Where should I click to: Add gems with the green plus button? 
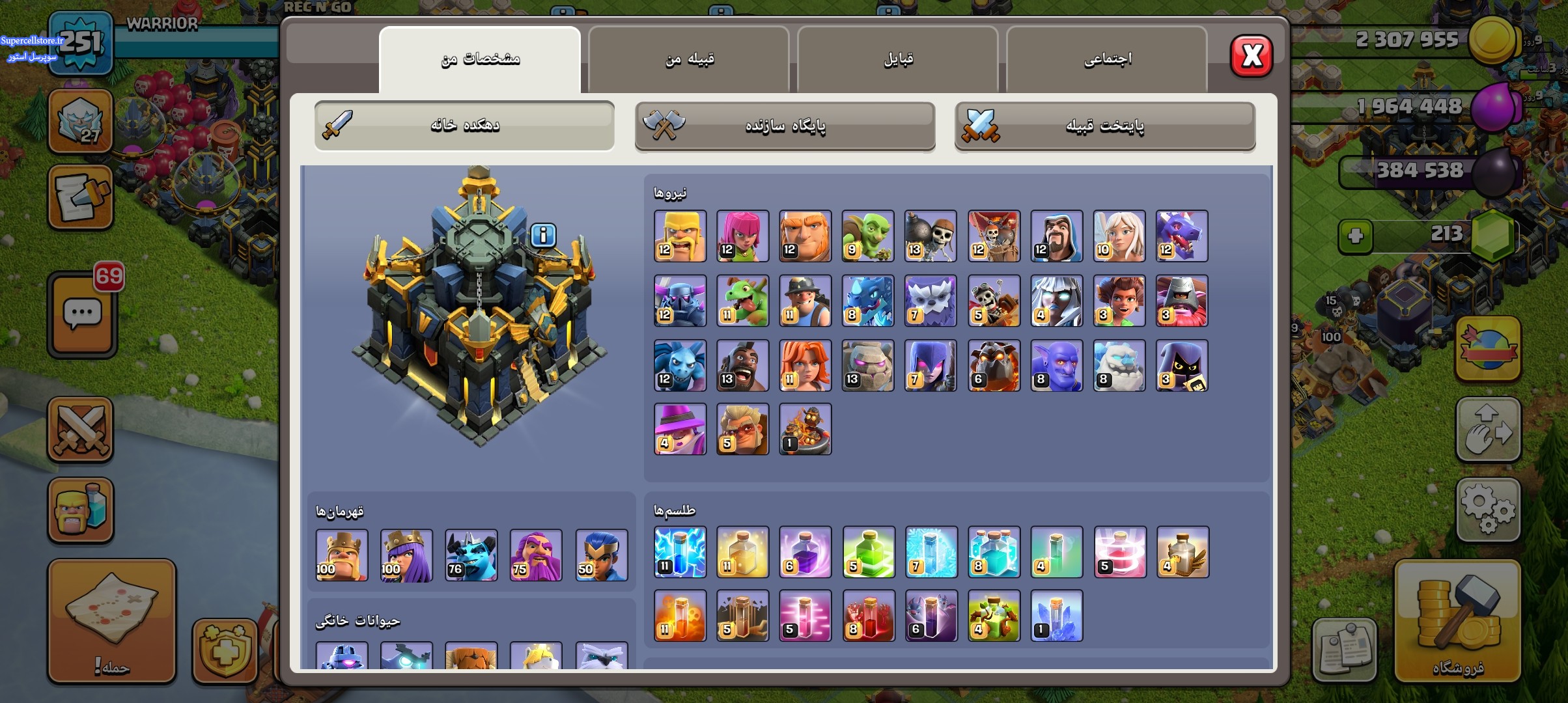tap(1356, 236)
